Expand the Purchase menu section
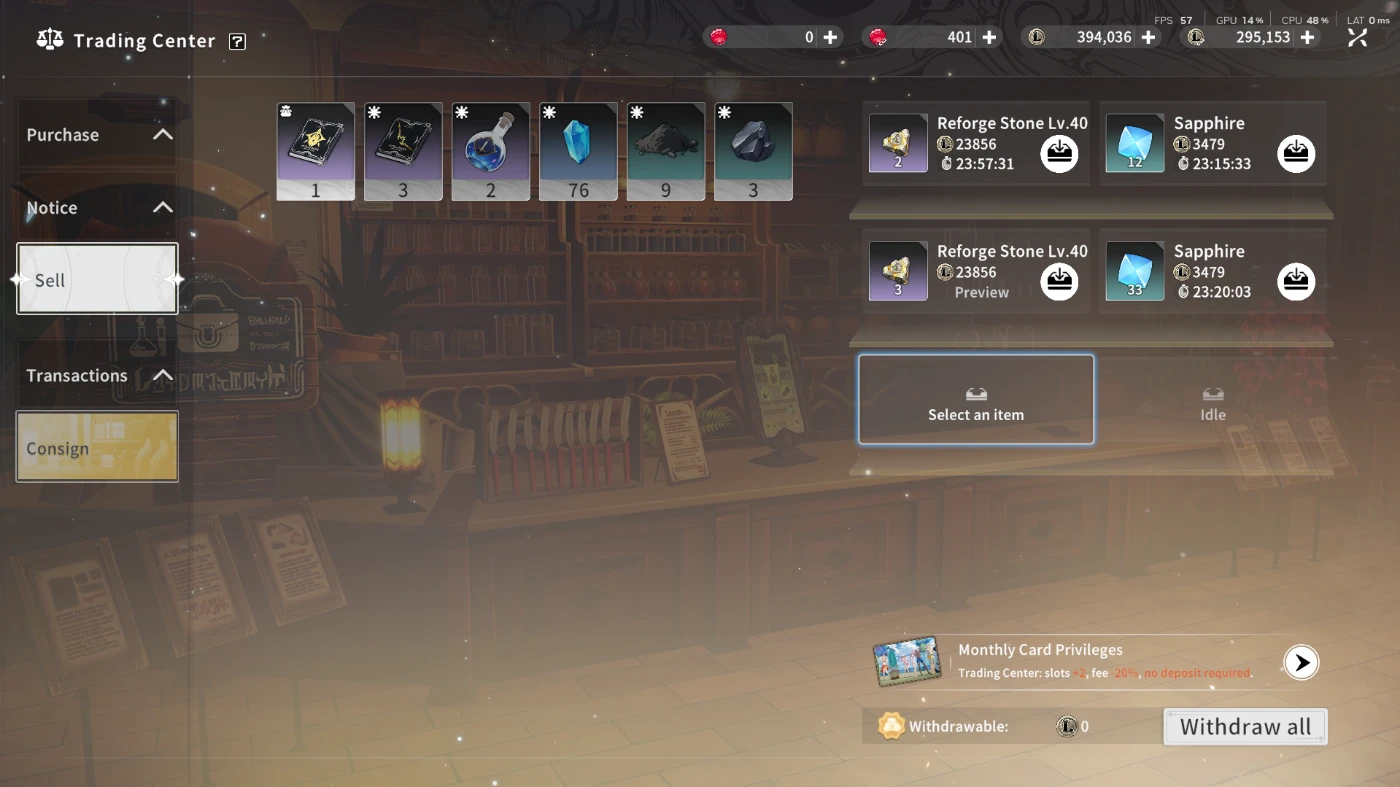This screenshot has height=787, width=1400. 97,135
